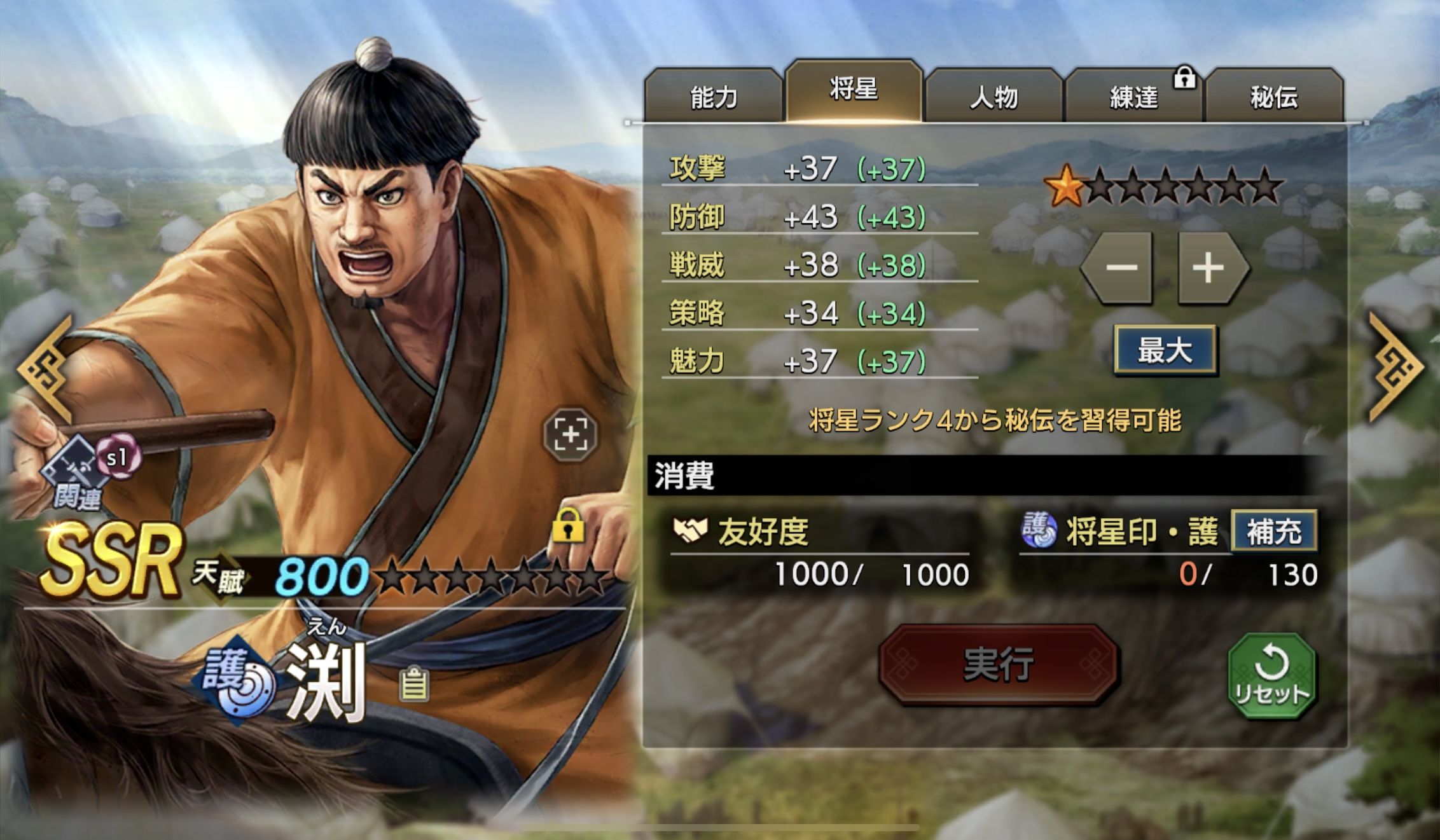1440x840 pixels.
Task: Select the 将星 tab
Action: click(x=854, y=91)
